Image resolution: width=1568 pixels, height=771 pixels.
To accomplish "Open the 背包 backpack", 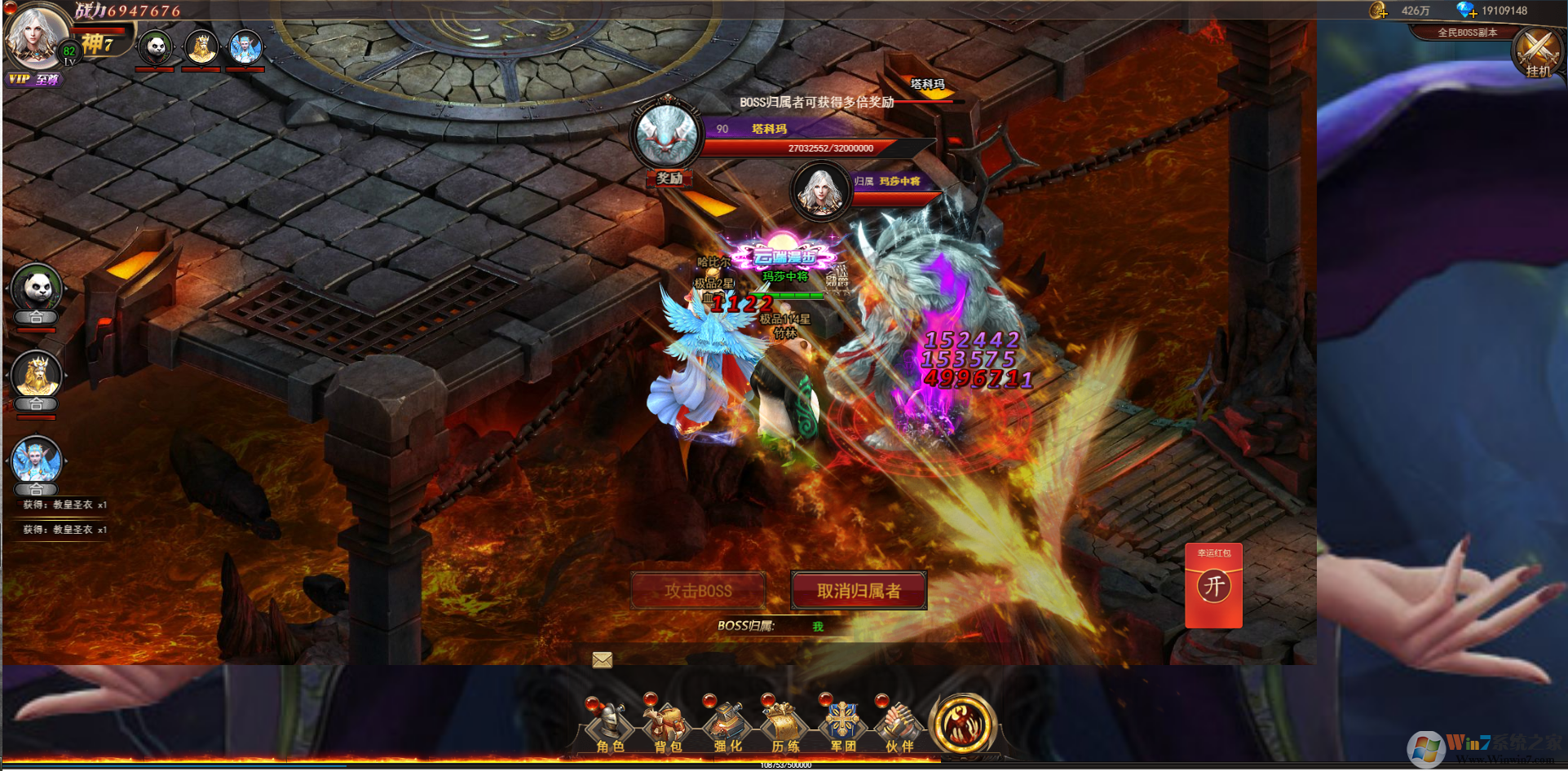I will (x=667, y=726).
